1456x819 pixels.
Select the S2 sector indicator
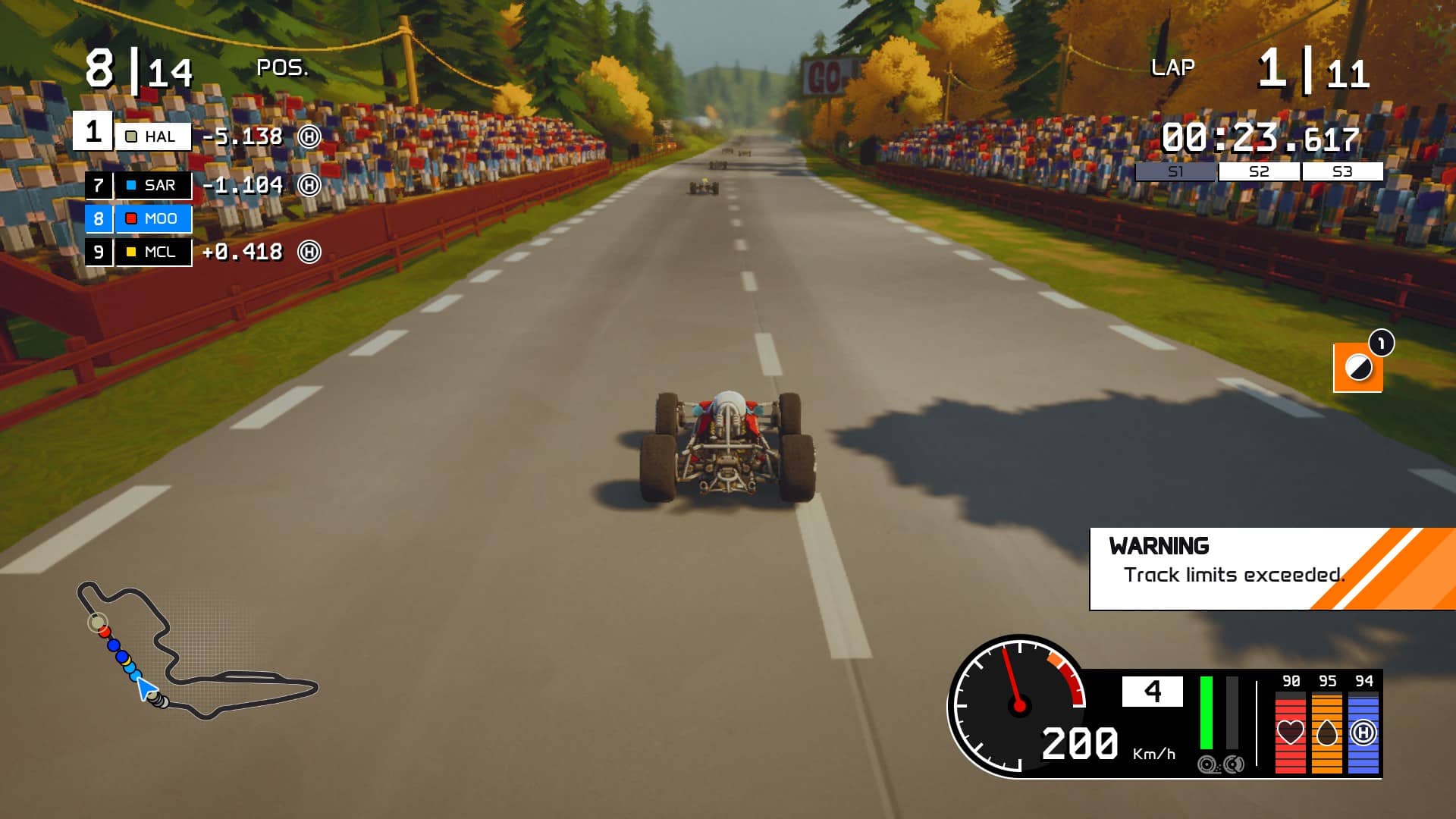click(1259, 172)
